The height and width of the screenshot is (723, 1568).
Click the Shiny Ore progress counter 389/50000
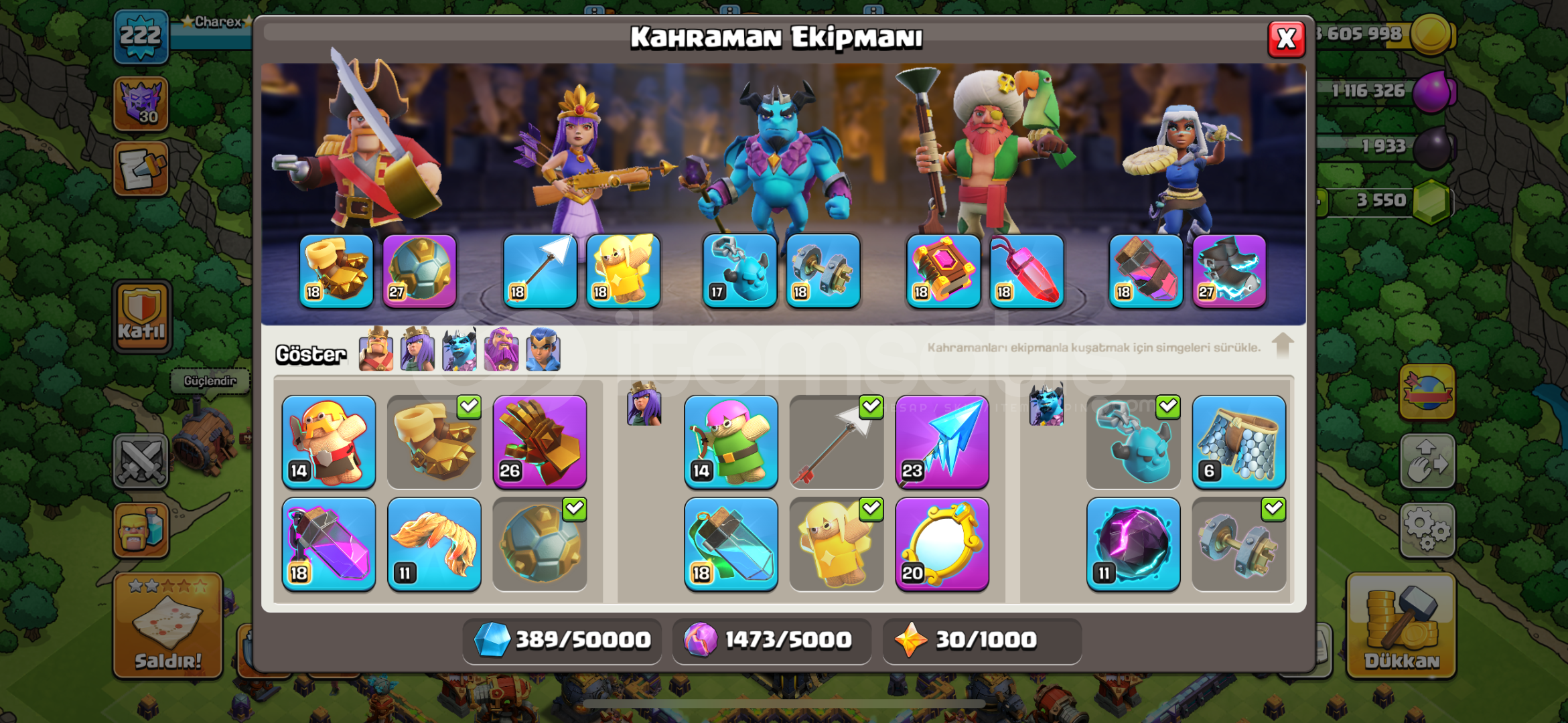(561, 641)
